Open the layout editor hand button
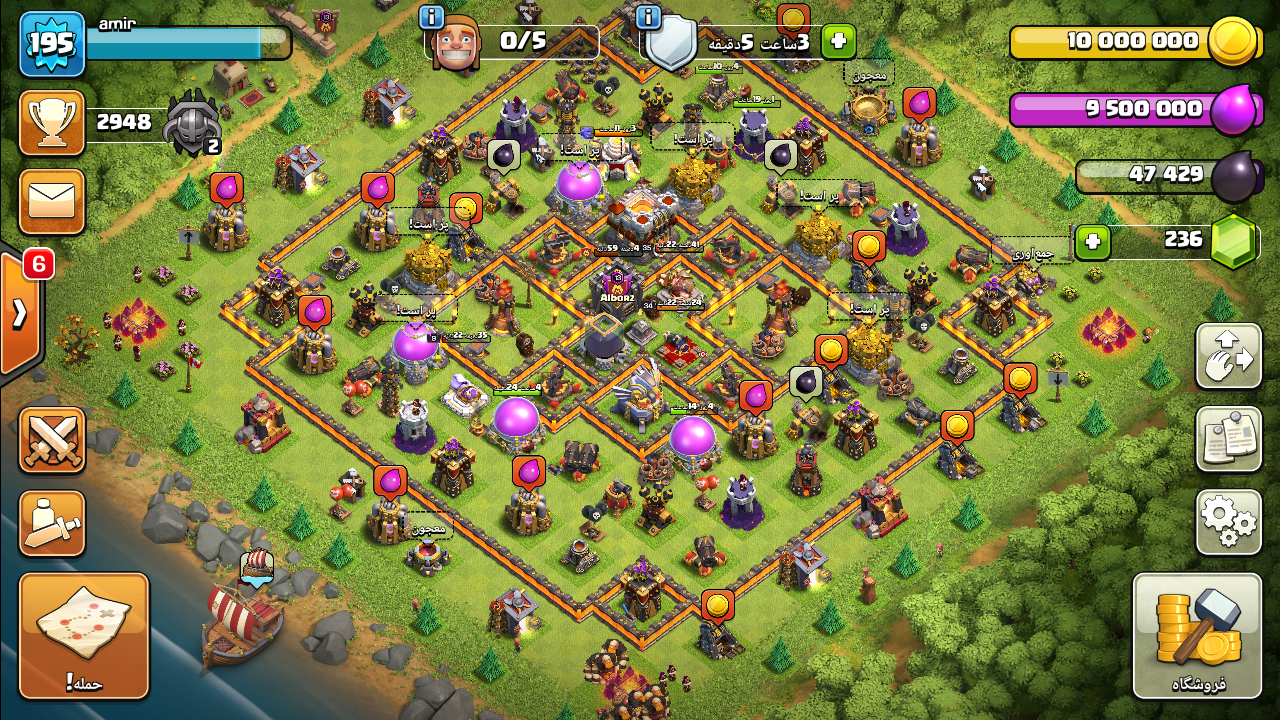 click(1228, 356)
